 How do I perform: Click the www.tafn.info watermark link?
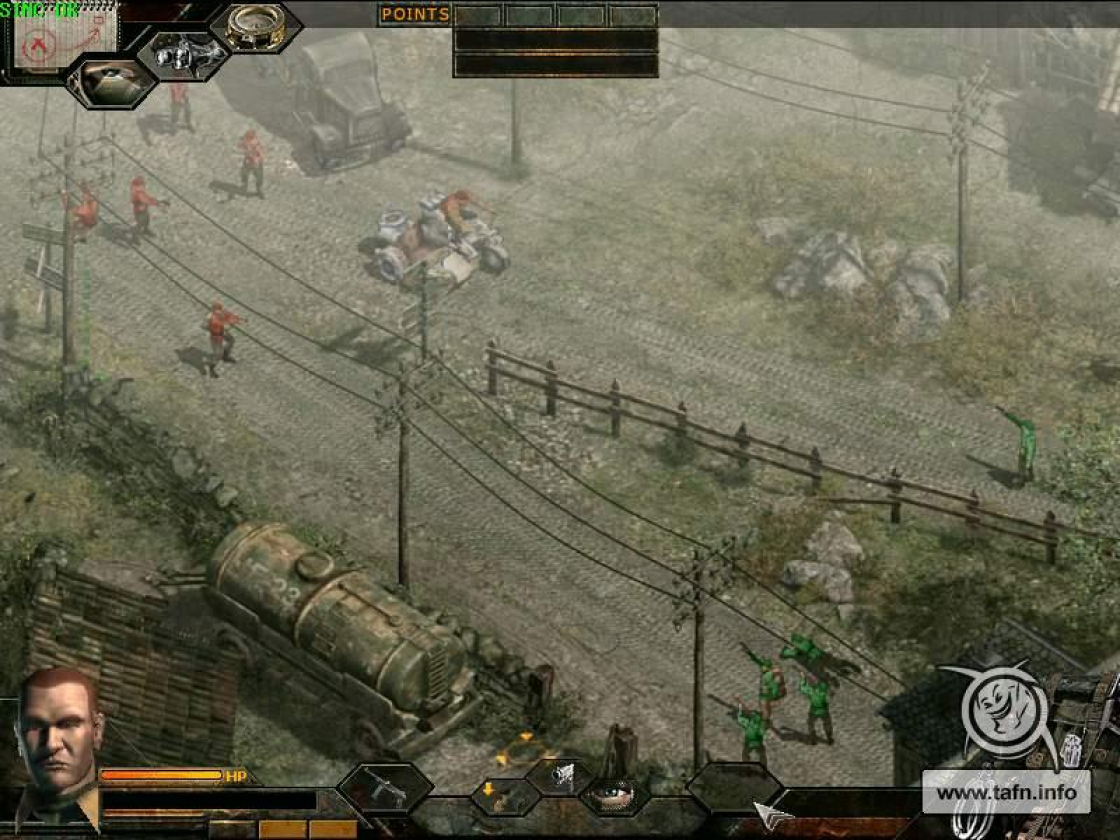tap(1004, 794)
